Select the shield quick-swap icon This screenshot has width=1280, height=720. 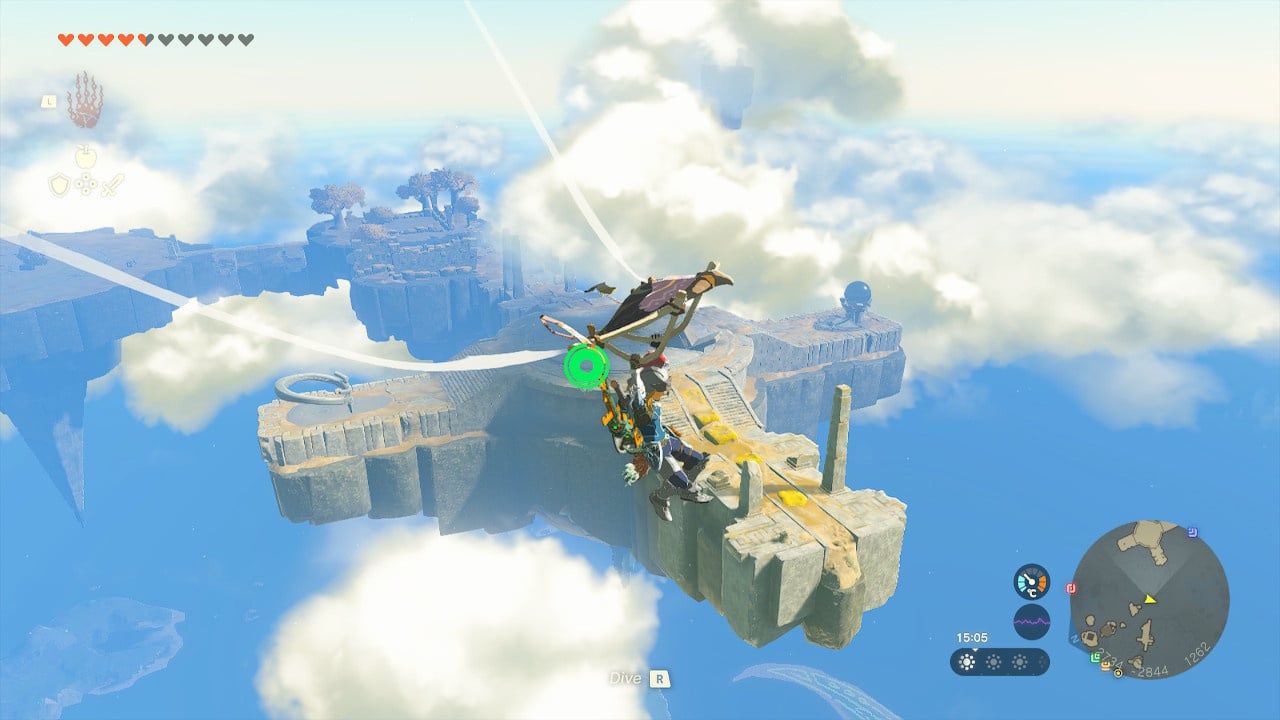click(60, 185)
